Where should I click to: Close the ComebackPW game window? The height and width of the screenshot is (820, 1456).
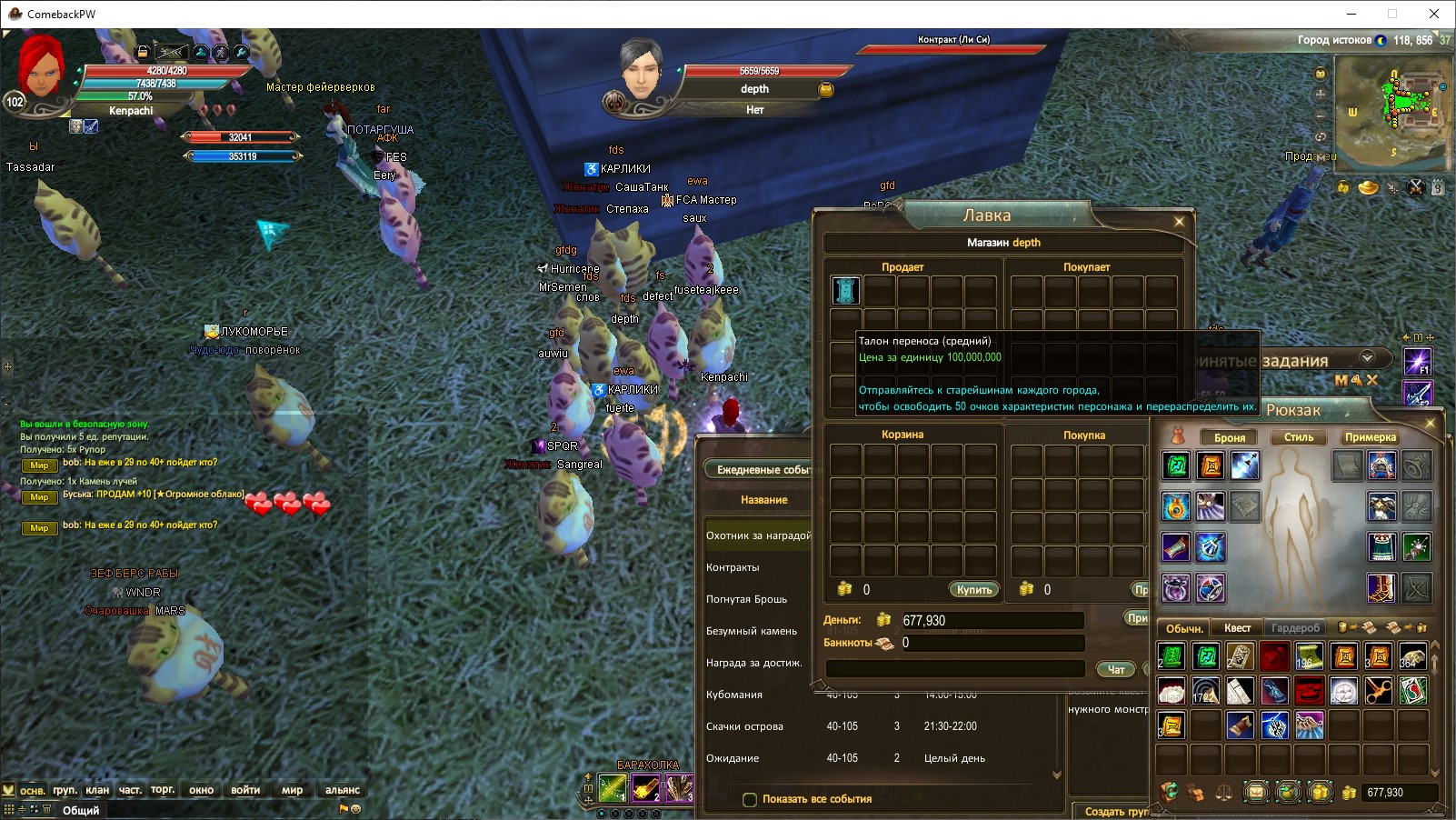point(1434,14)
